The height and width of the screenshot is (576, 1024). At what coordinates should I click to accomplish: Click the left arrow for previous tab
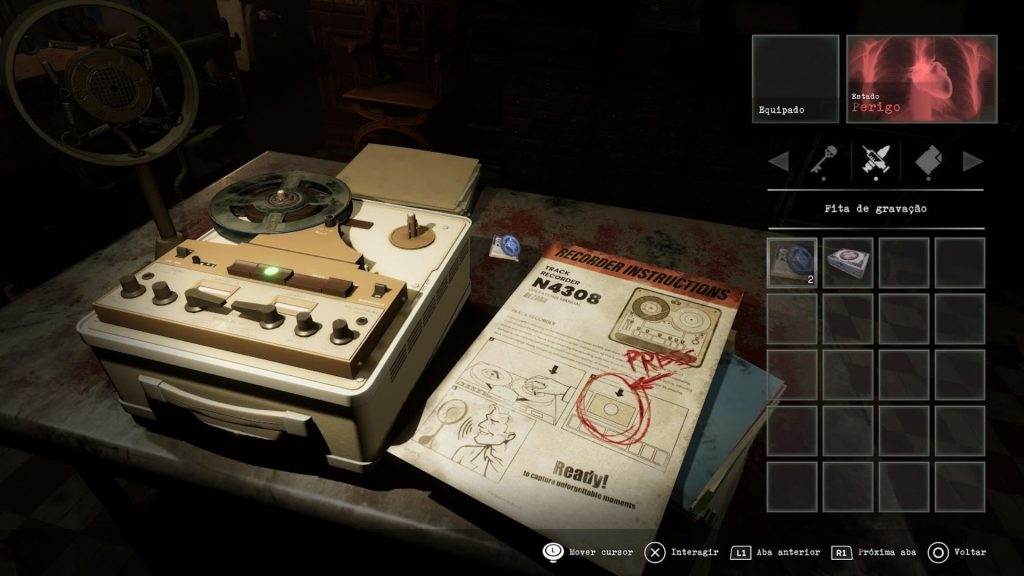[x=778, y=161]
